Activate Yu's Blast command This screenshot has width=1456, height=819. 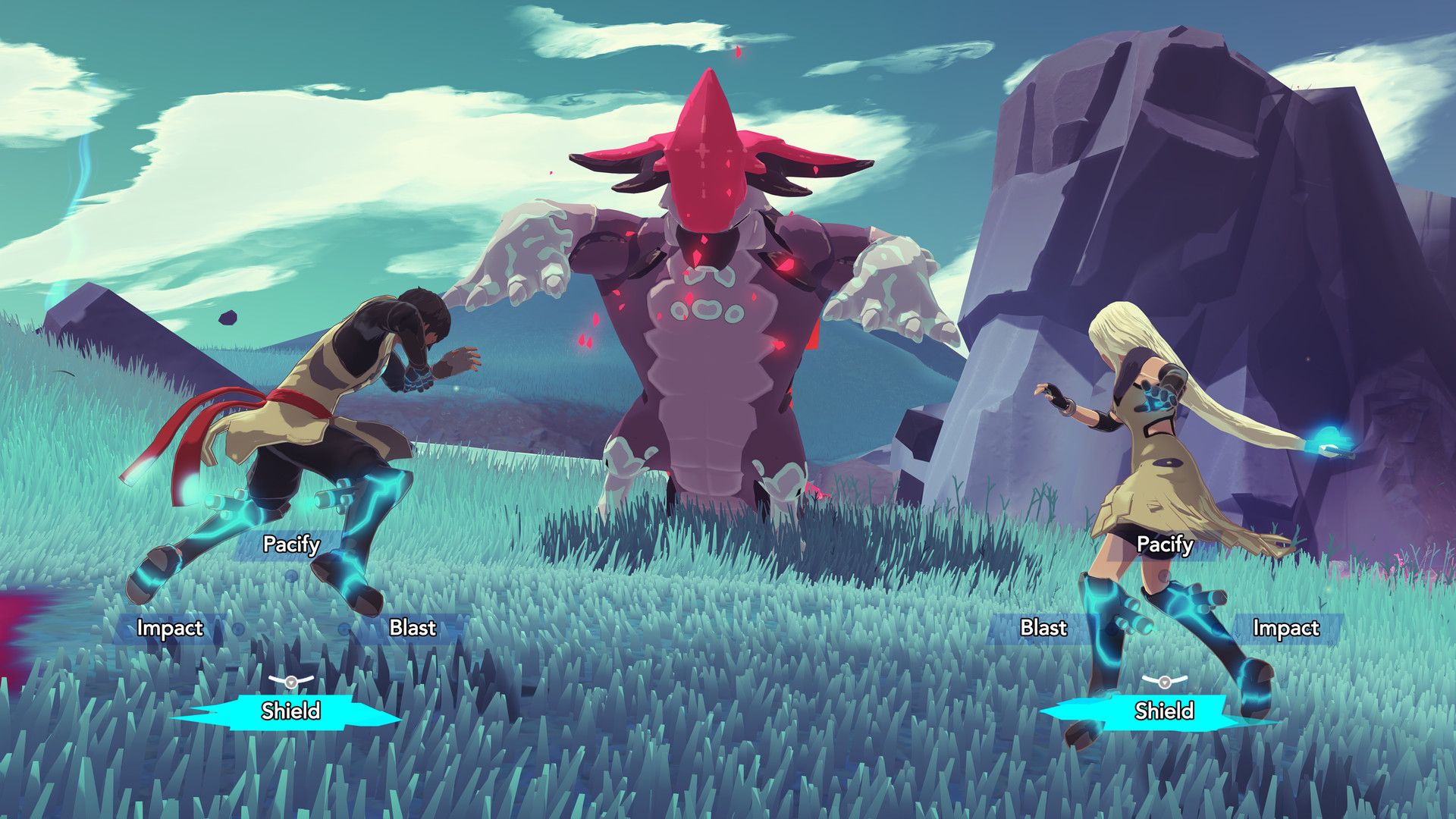[1044, 628]
